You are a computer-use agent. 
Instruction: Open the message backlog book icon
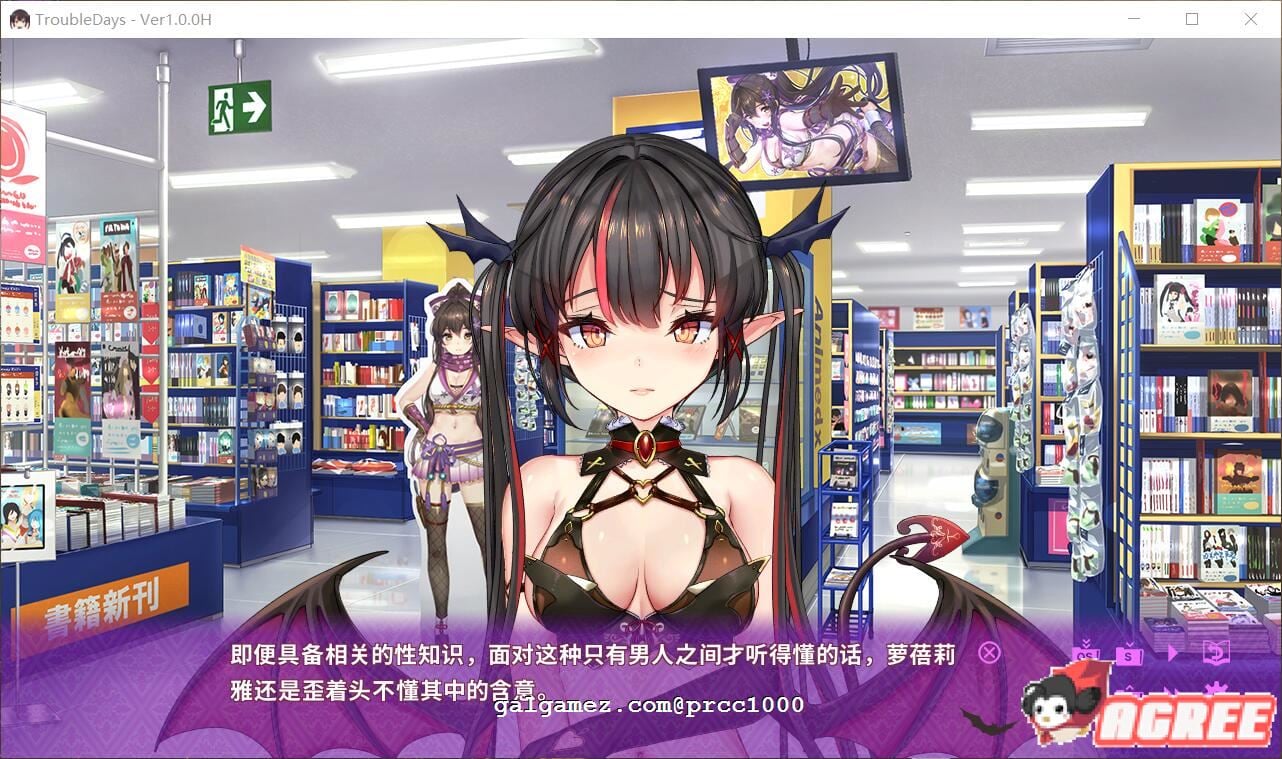point(1216,651)
